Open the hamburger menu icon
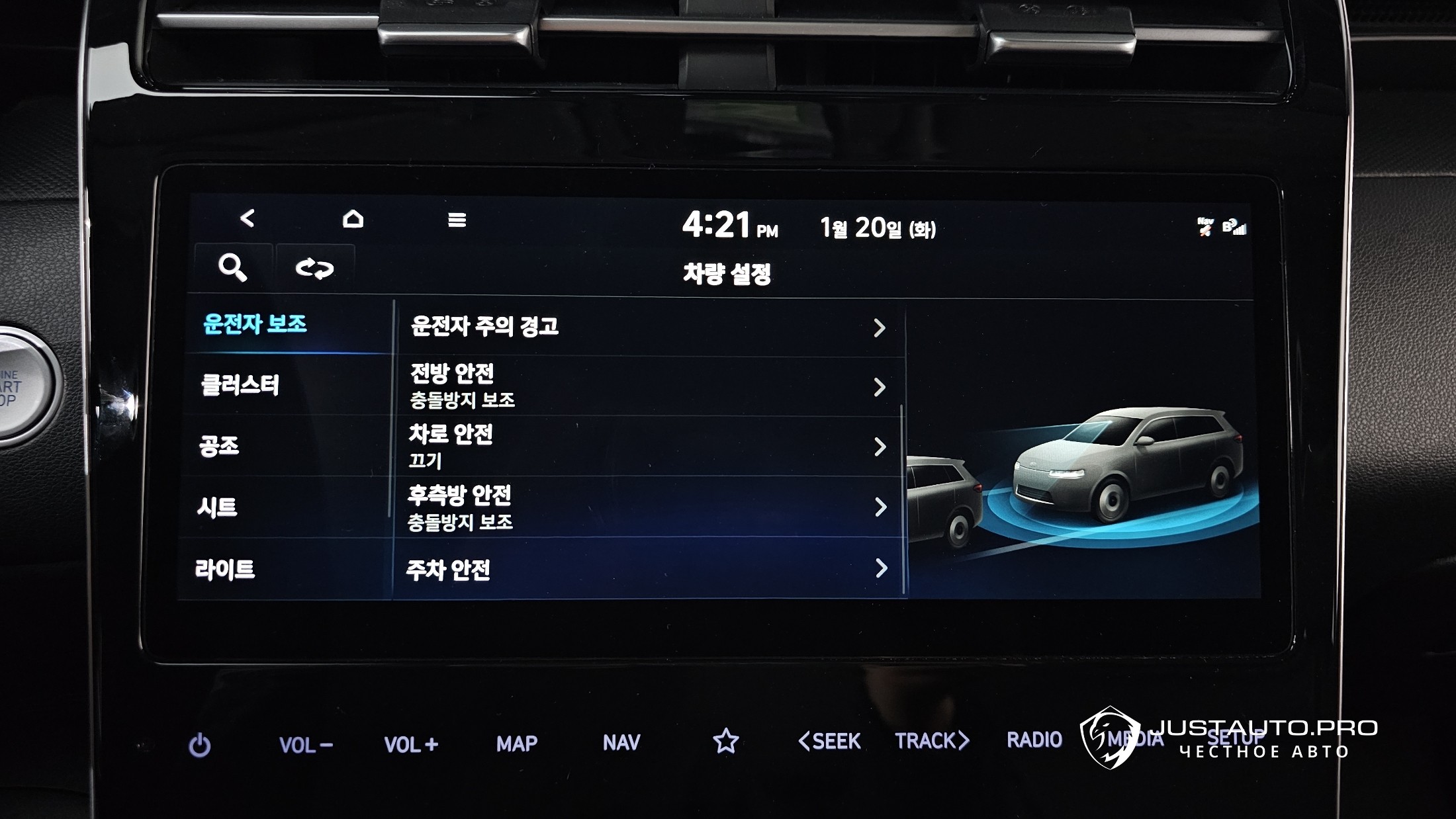 tap(457, 220)
